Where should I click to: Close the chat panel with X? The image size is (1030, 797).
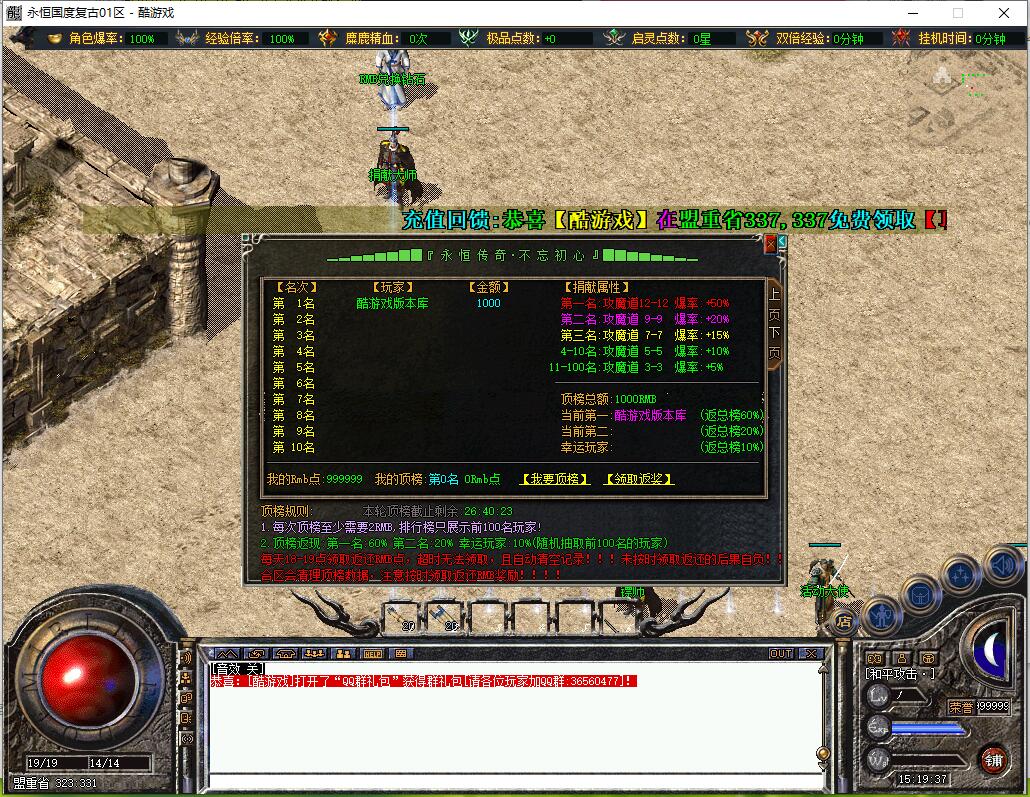point(811,654)
